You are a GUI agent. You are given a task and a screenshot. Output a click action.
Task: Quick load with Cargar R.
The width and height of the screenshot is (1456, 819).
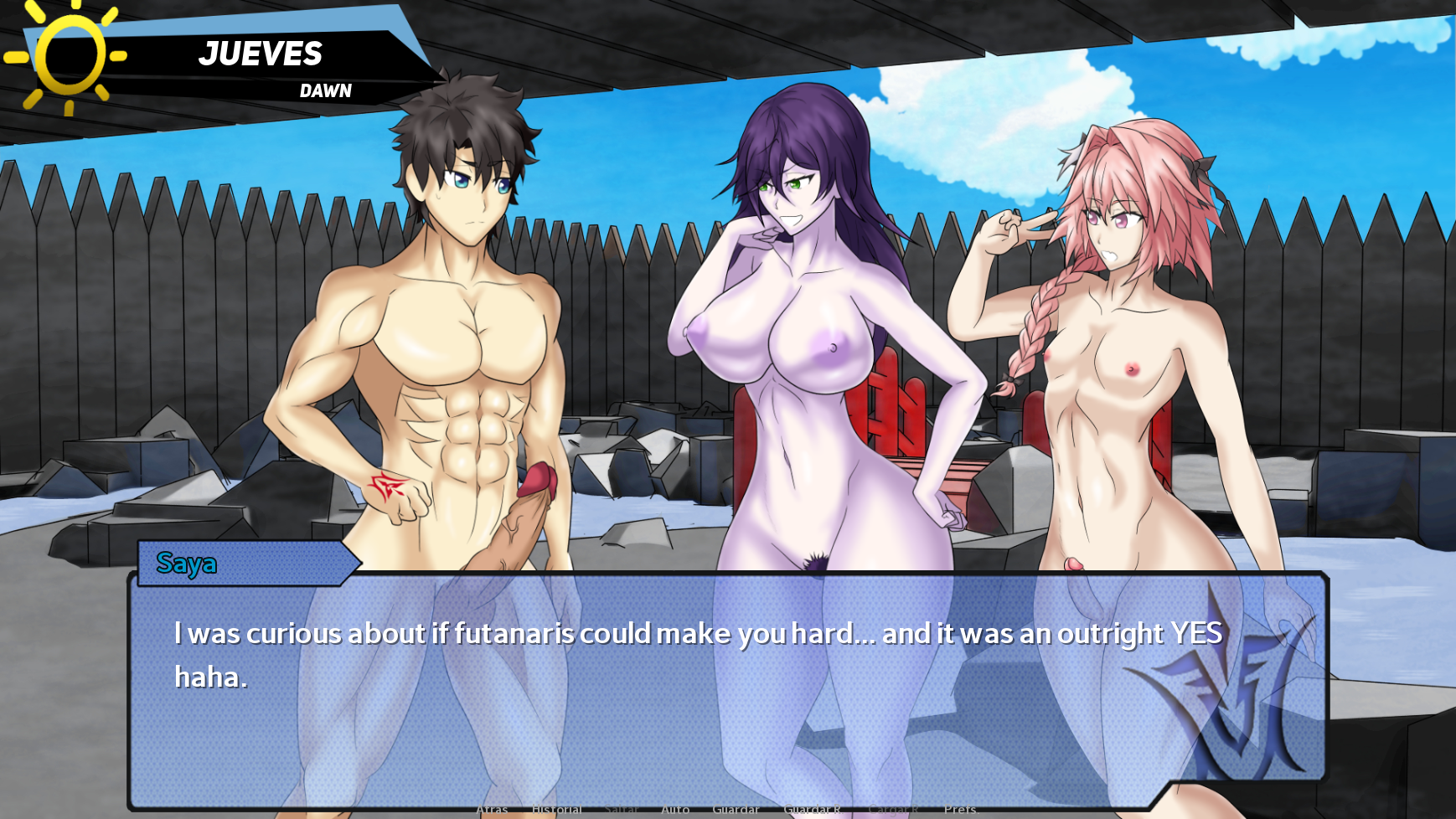click(x=893, y=810)
